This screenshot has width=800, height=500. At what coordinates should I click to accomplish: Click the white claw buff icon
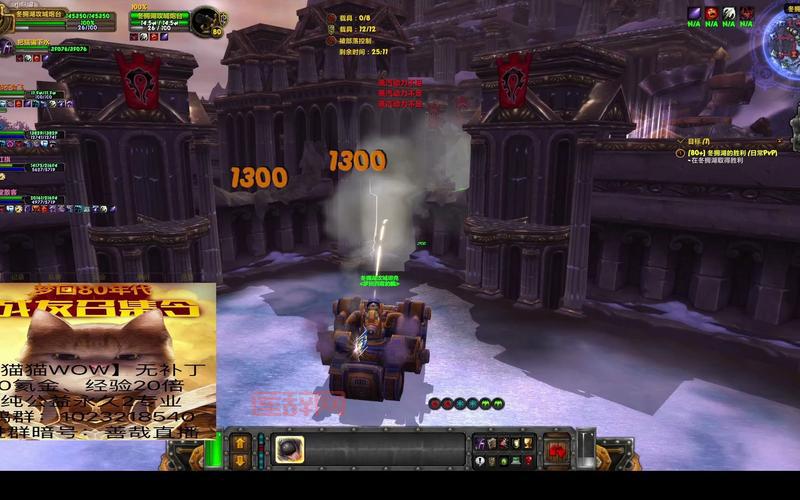(730, 13)
